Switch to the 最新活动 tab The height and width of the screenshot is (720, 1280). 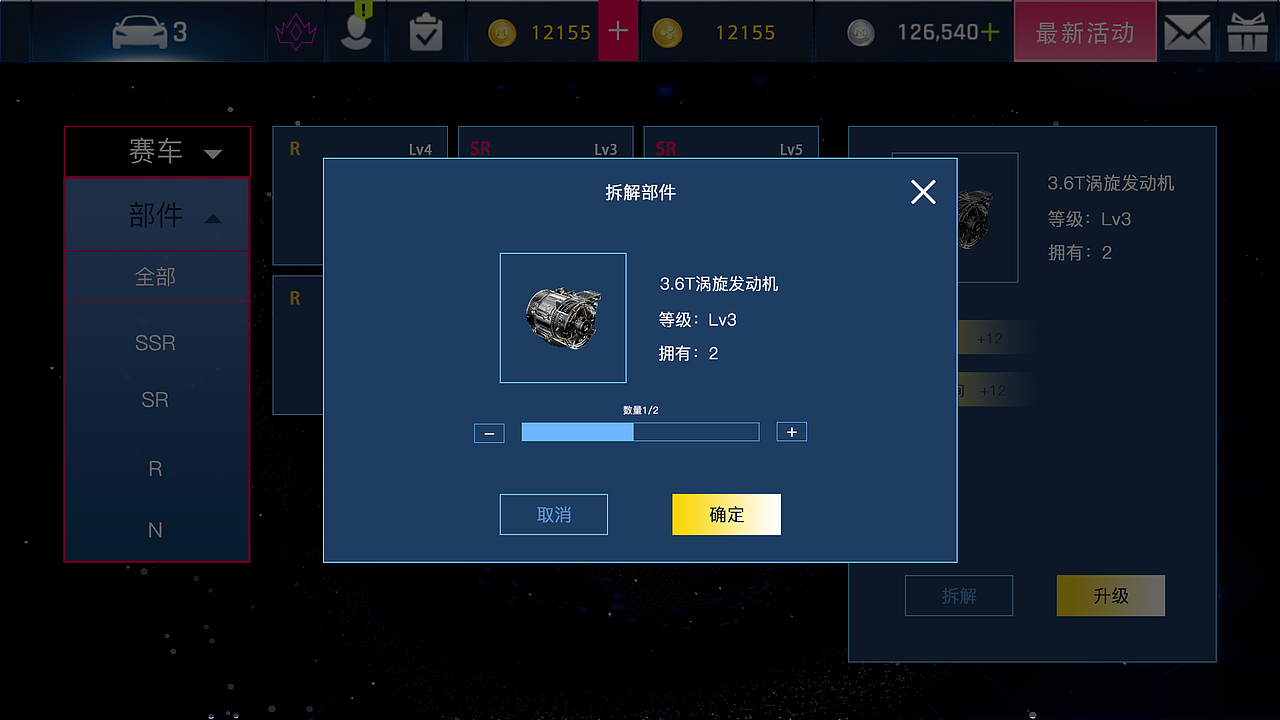[1085, 31]
